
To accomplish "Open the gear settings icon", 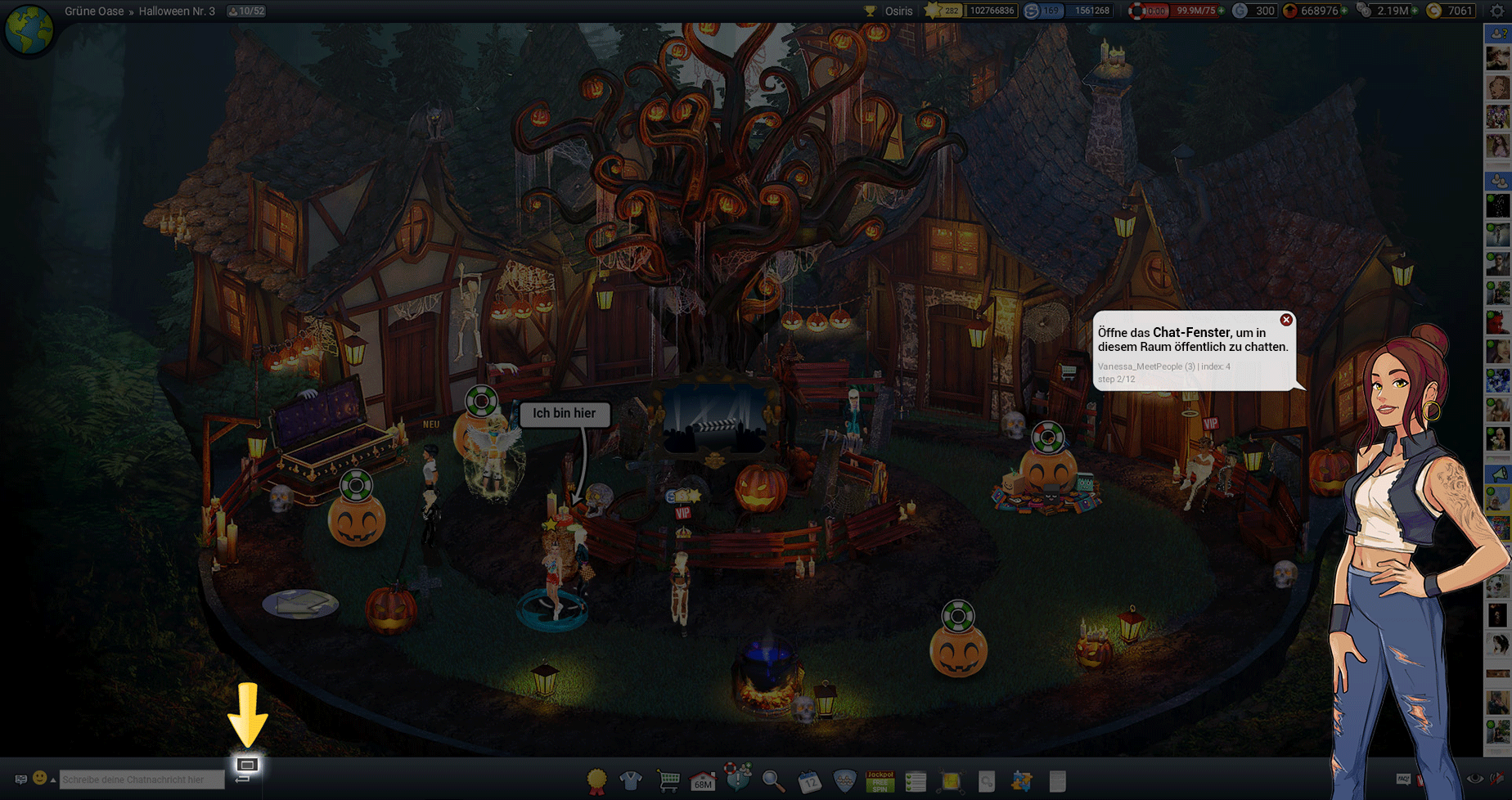I will click(x=1497, y=11).
